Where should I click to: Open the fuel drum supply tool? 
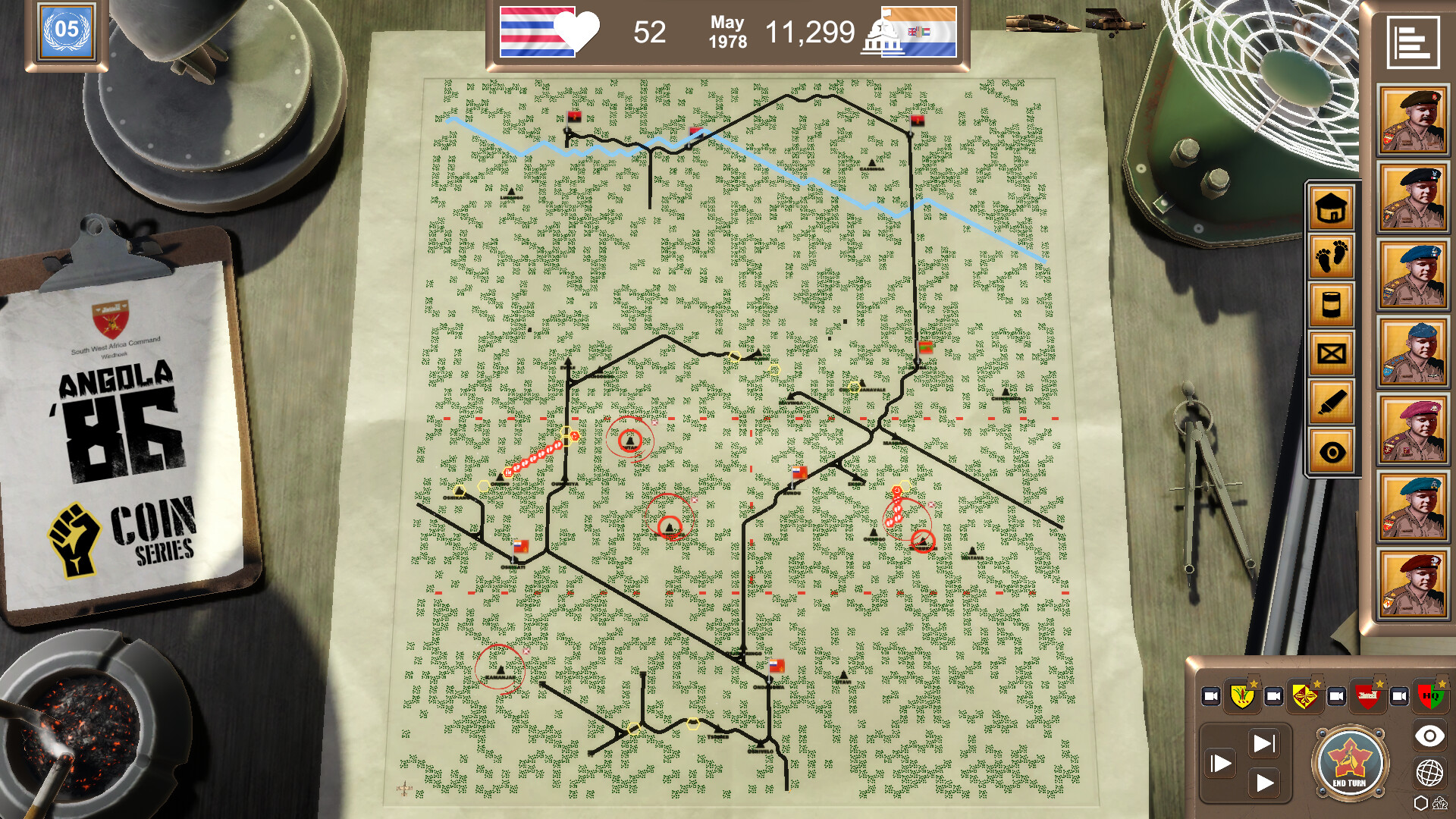(1332, 303)
